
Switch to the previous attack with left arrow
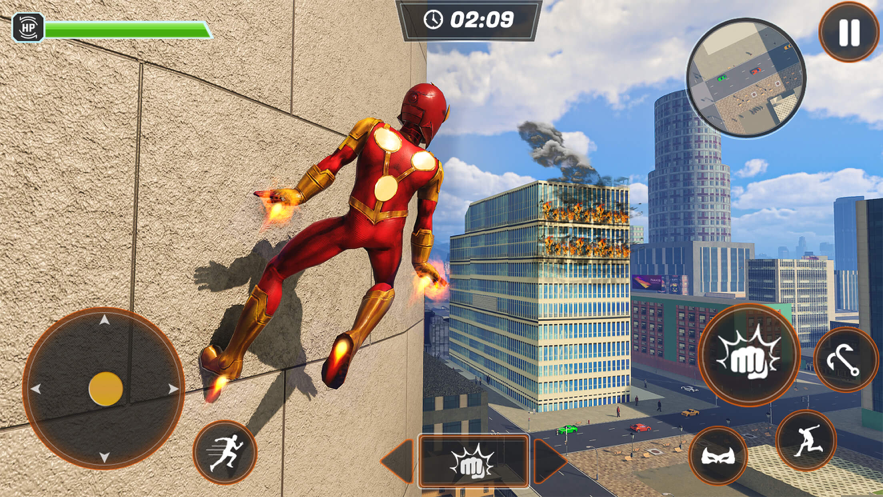click(397, 461)
